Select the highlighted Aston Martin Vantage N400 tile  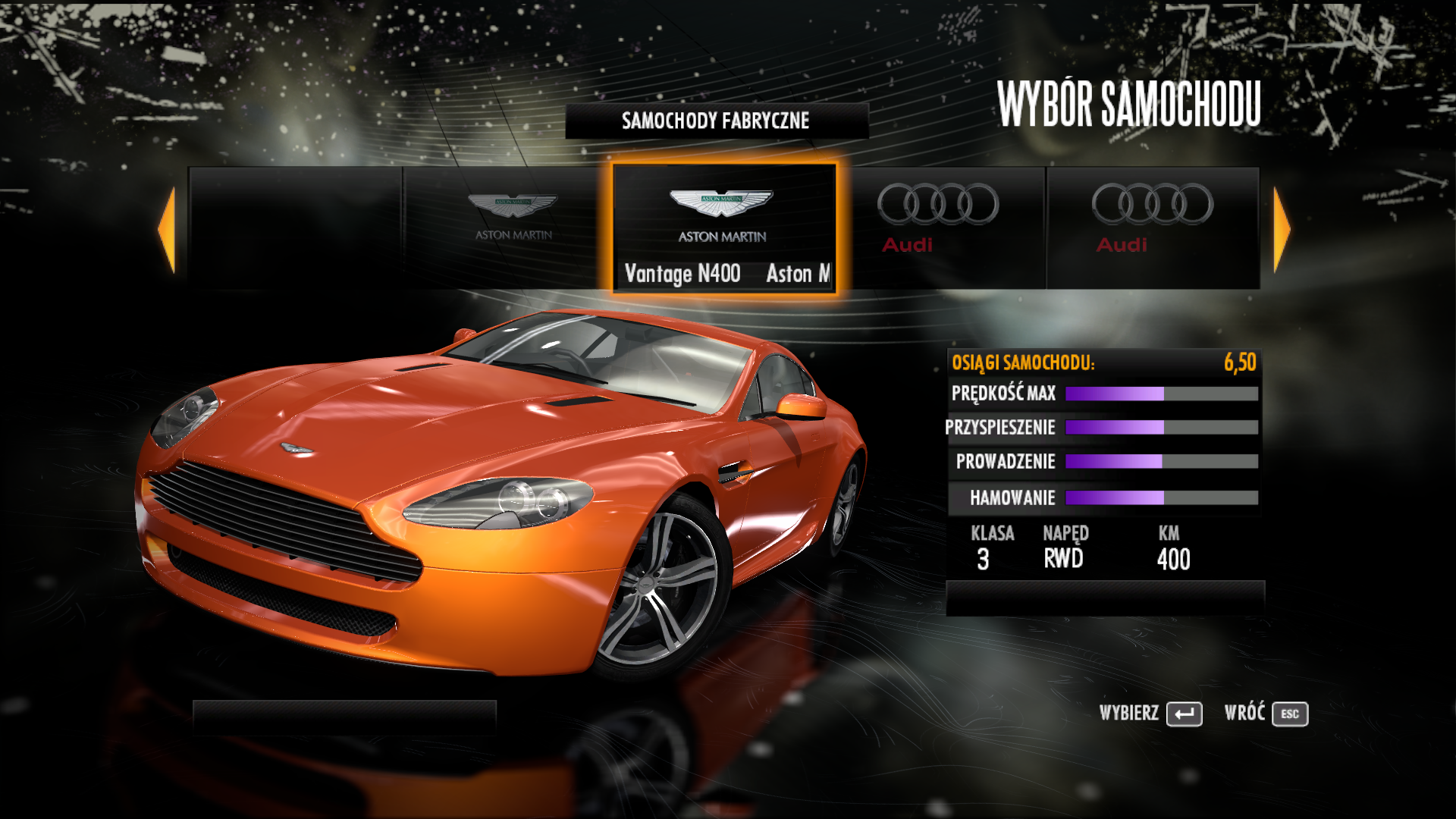coord(724,228)
